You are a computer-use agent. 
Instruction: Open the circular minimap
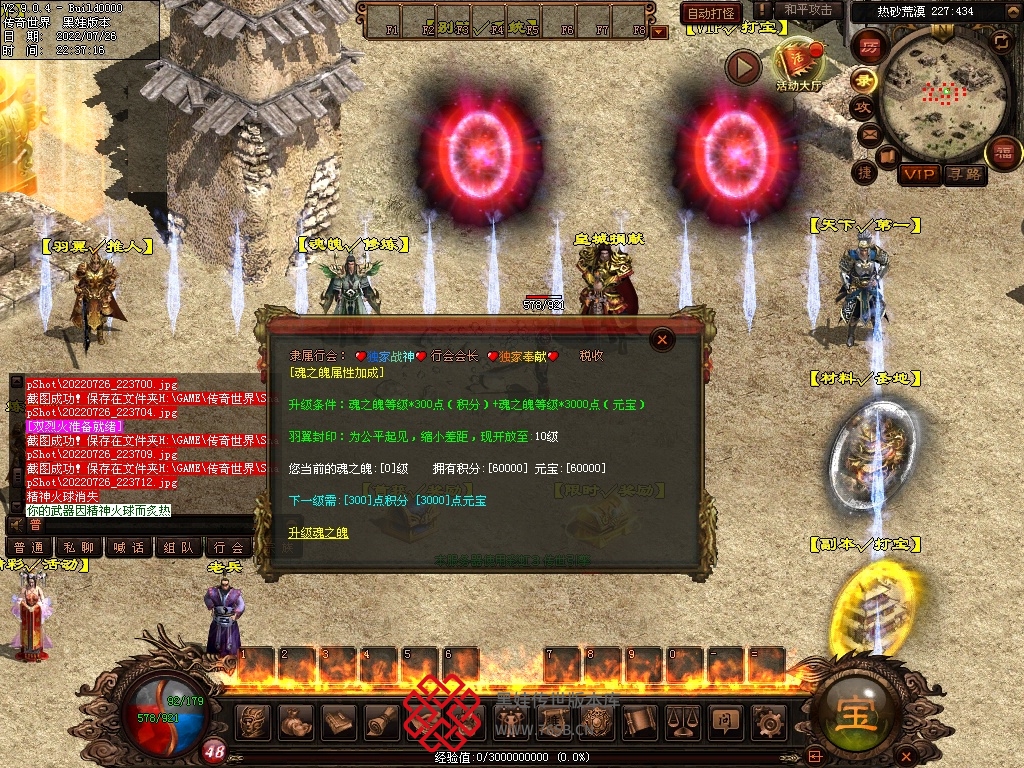point(932,94)
